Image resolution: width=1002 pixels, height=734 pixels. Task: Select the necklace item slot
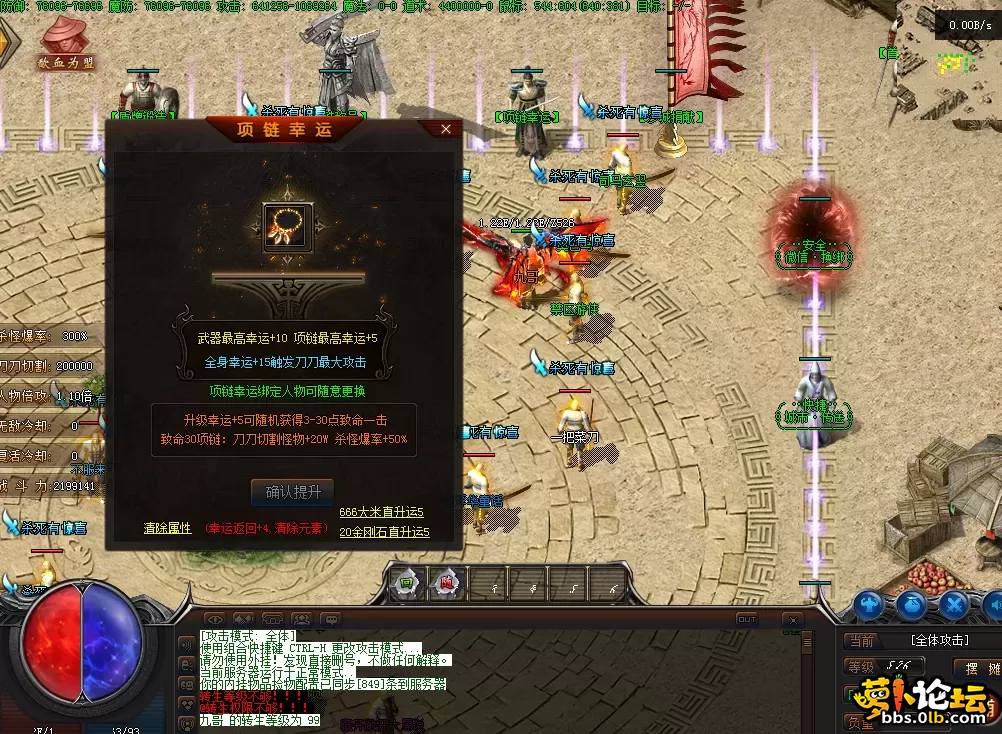click(288, 227)
